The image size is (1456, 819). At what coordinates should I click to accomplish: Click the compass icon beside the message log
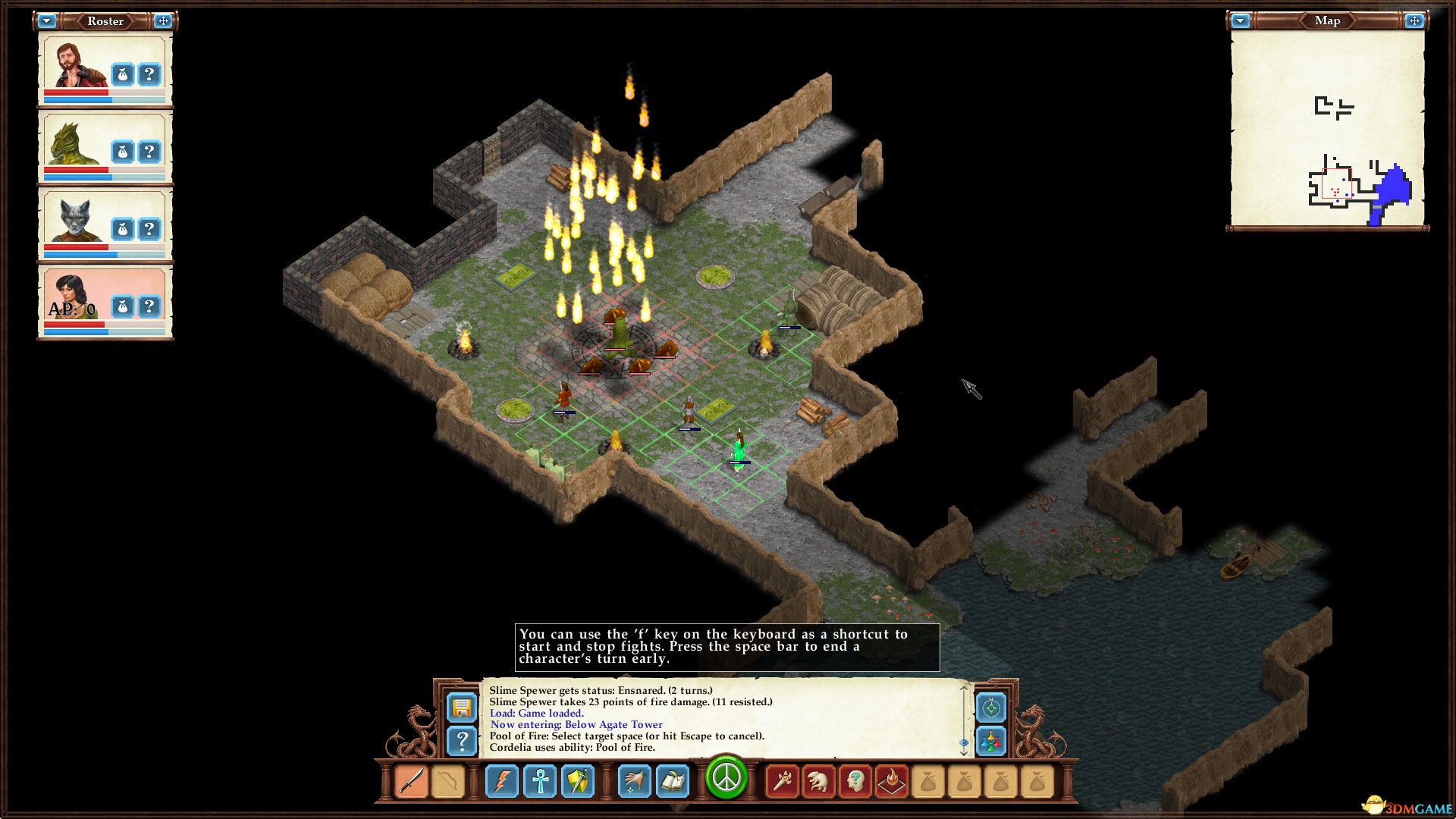pos(990,708)
